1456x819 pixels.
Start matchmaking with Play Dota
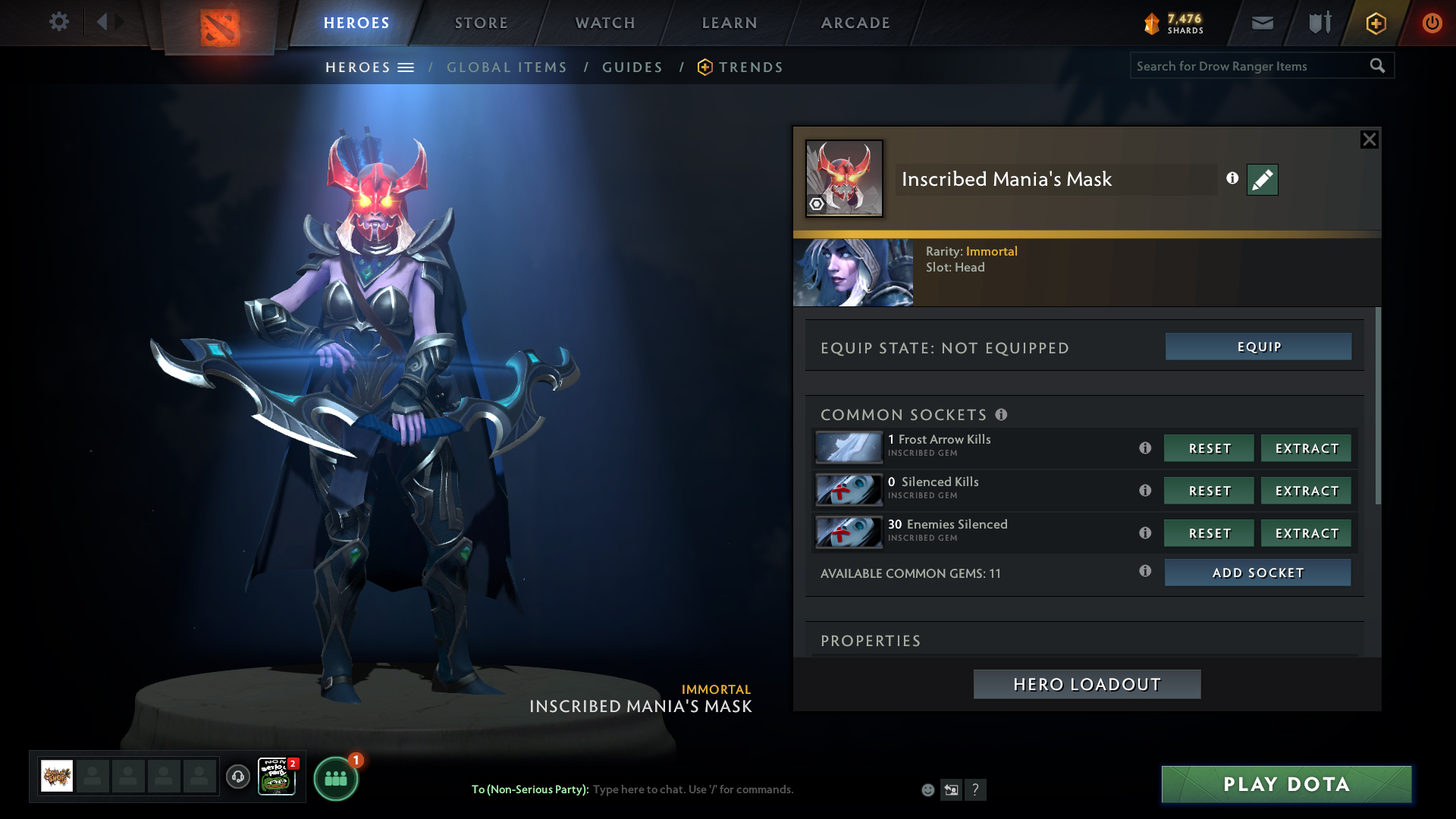tap(1286, 784)
